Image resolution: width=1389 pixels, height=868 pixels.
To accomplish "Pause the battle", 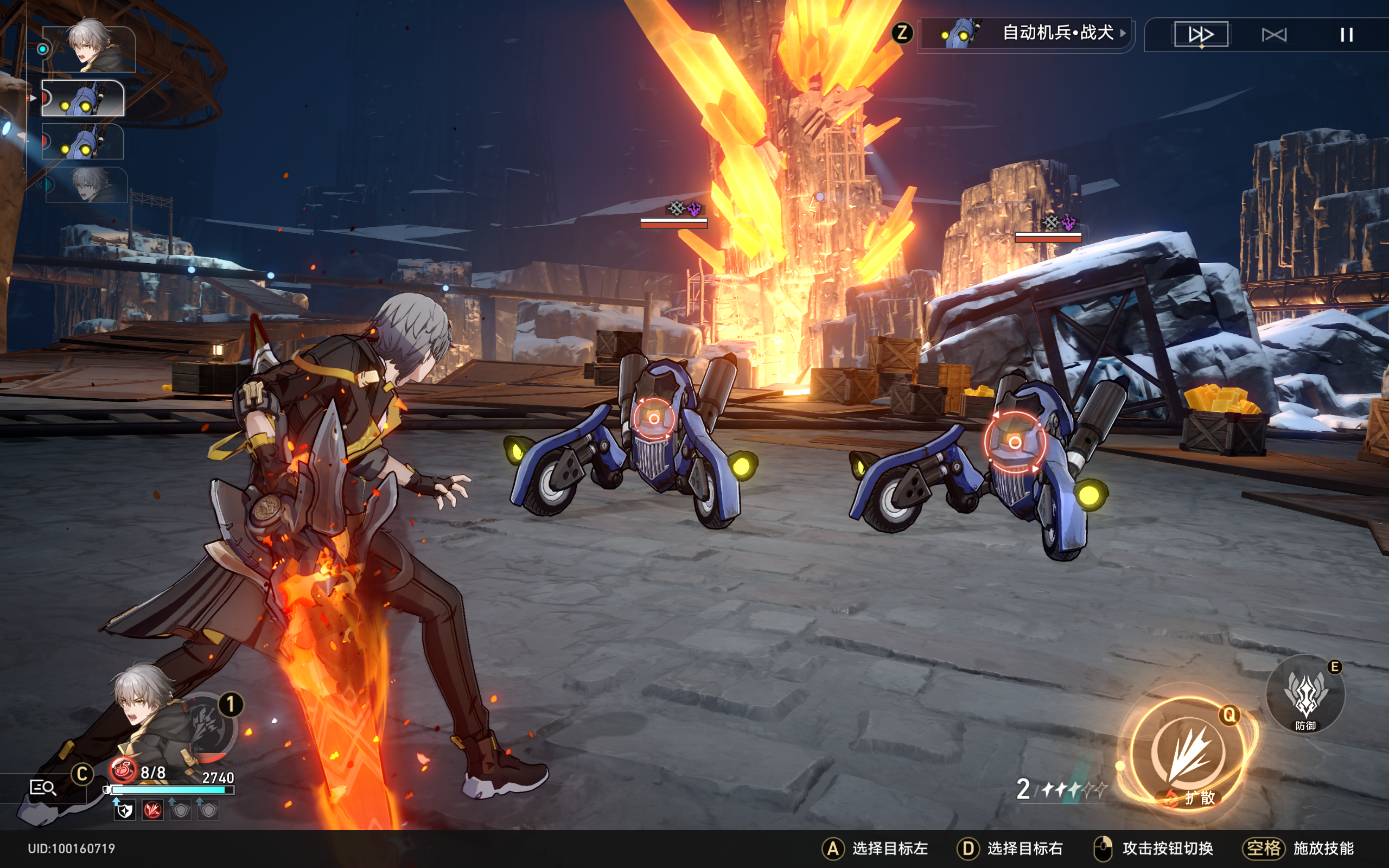I will [1347, 35].
